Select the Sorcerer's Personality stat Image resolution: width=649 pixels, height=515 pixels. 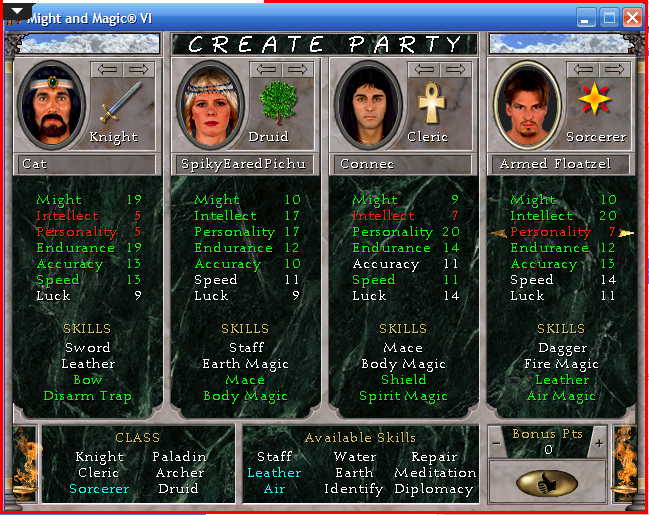(x=551, y=232)
